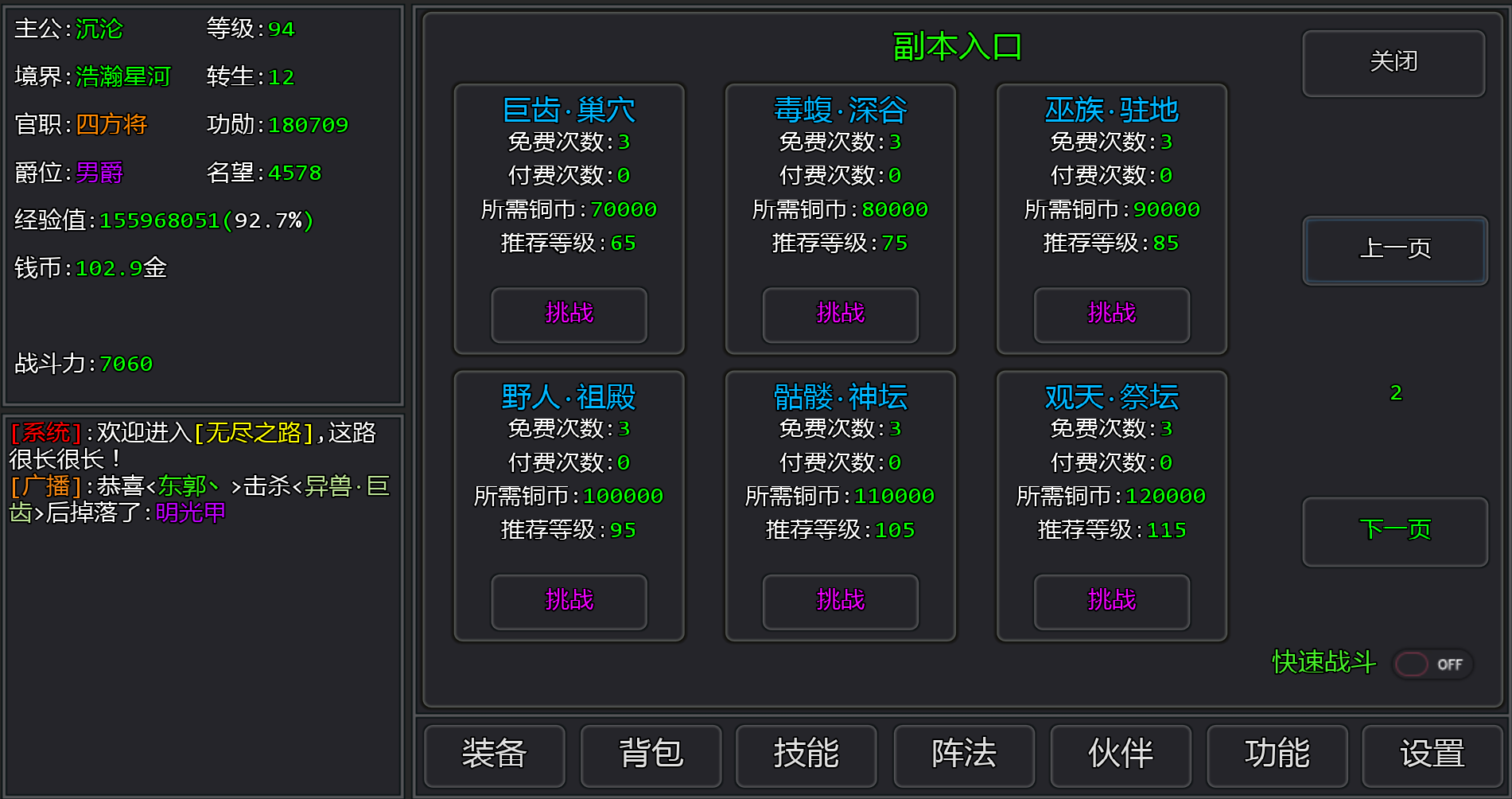Select the 巨齿·巢穴 dungeon title
The image size is (1512, 799).
click(568, 110)
